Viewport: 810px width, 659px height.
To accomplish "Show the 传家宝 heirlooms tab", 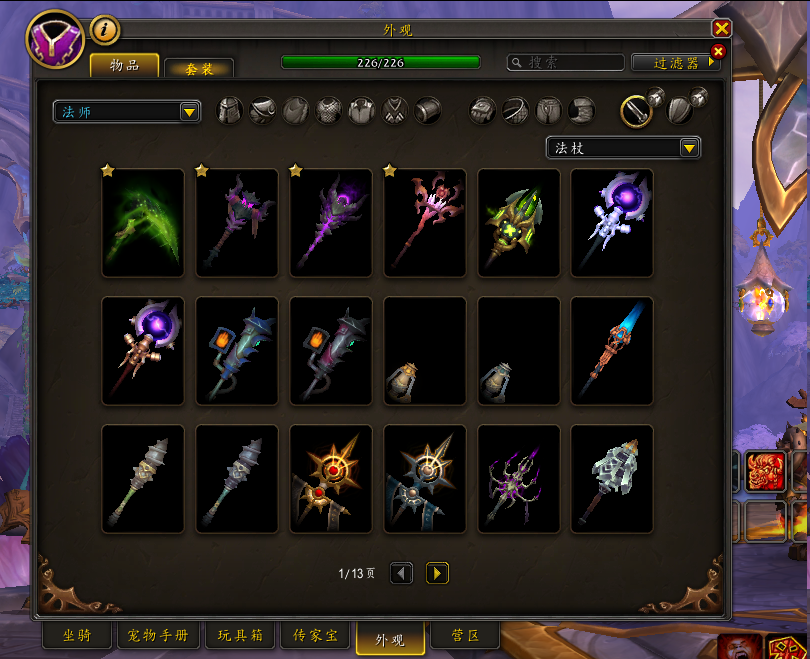I will (x=315, y=635).
